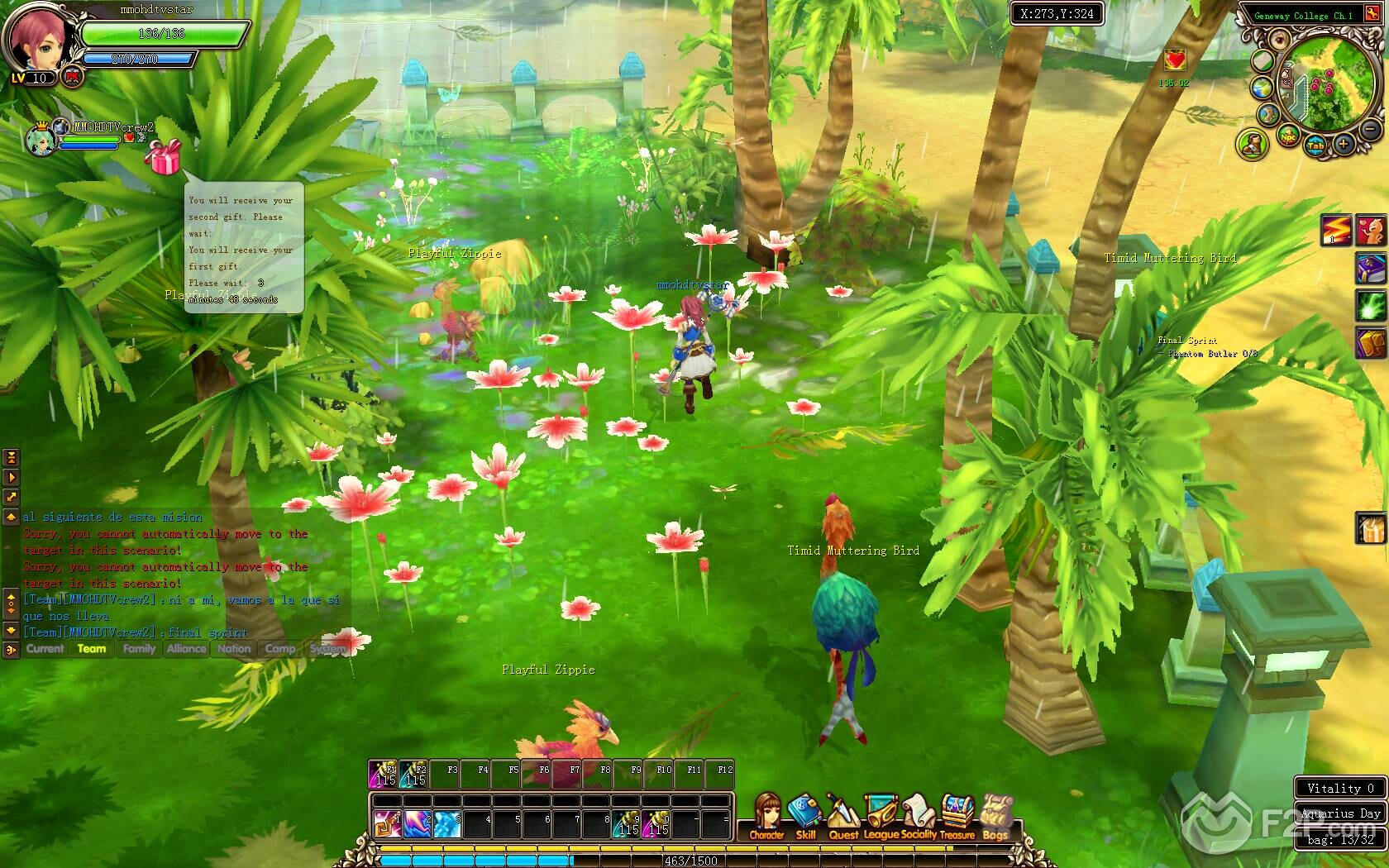Show the Nation chat channel
The image size is (1389, 868).
click(x=234, y=649)
